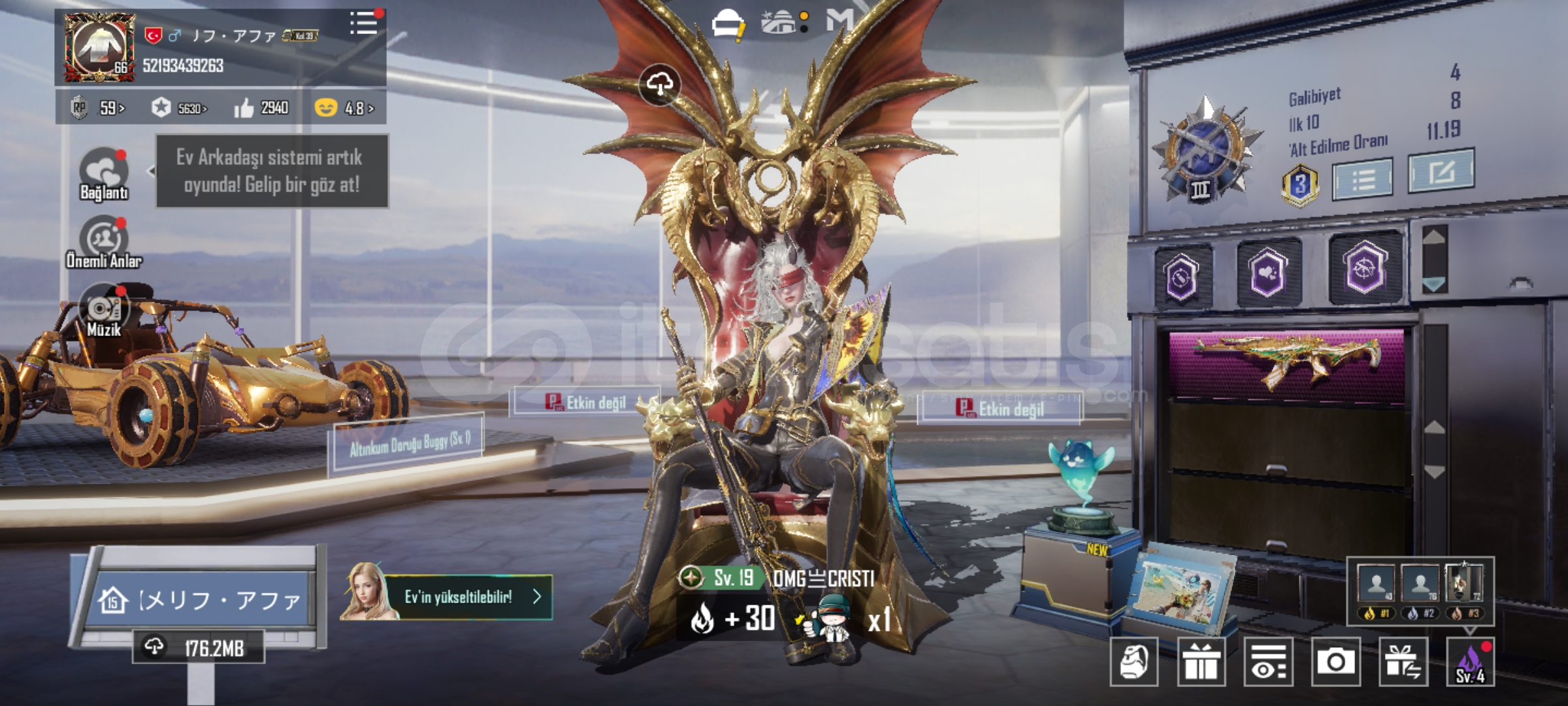This screenshot has width=1568, height=706.
Task: Select the heart achievement badge
Action: [x=1267, y=272]
